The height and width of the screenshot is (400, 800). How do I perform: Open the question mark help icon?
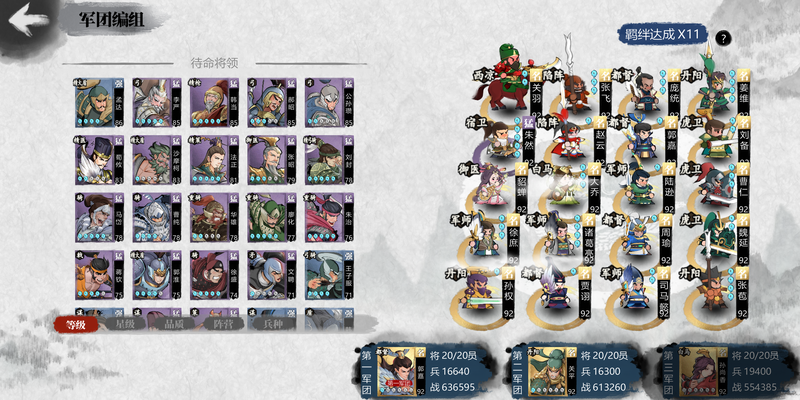(x=722, y=38)
